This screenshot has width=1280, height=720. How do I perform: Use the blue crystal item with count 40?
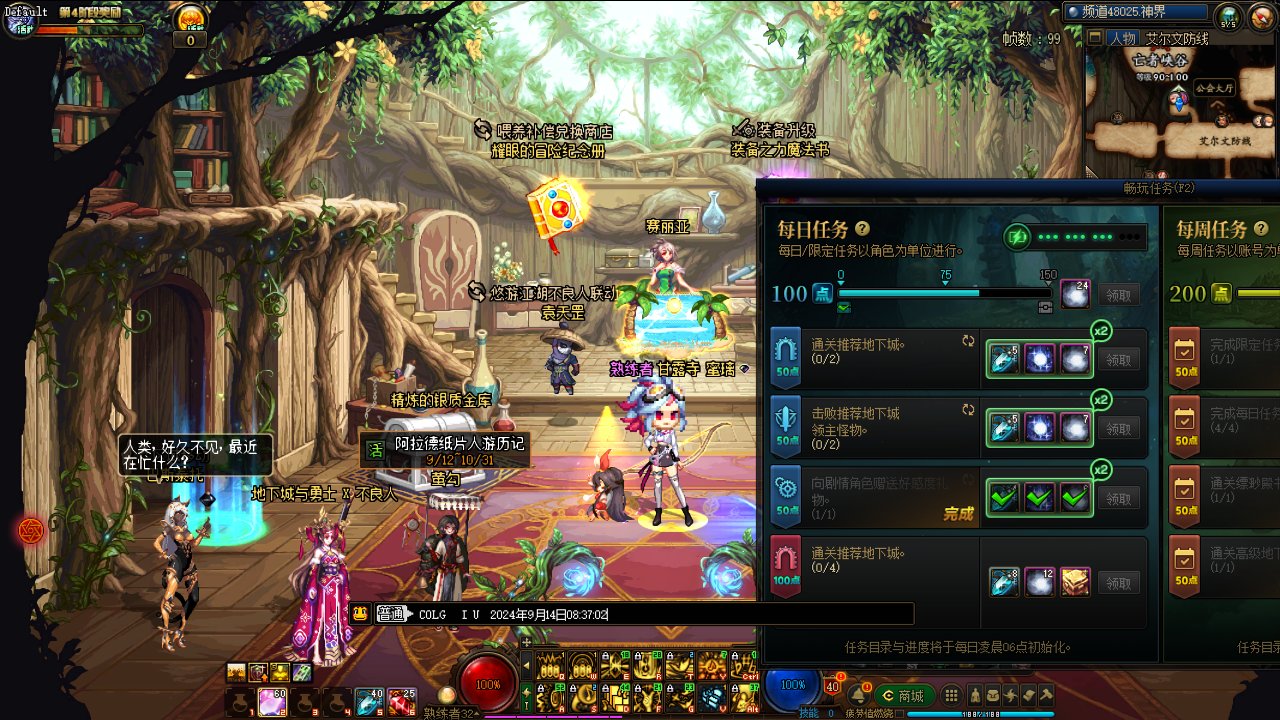pyautogui.click(x=369, y=702)
